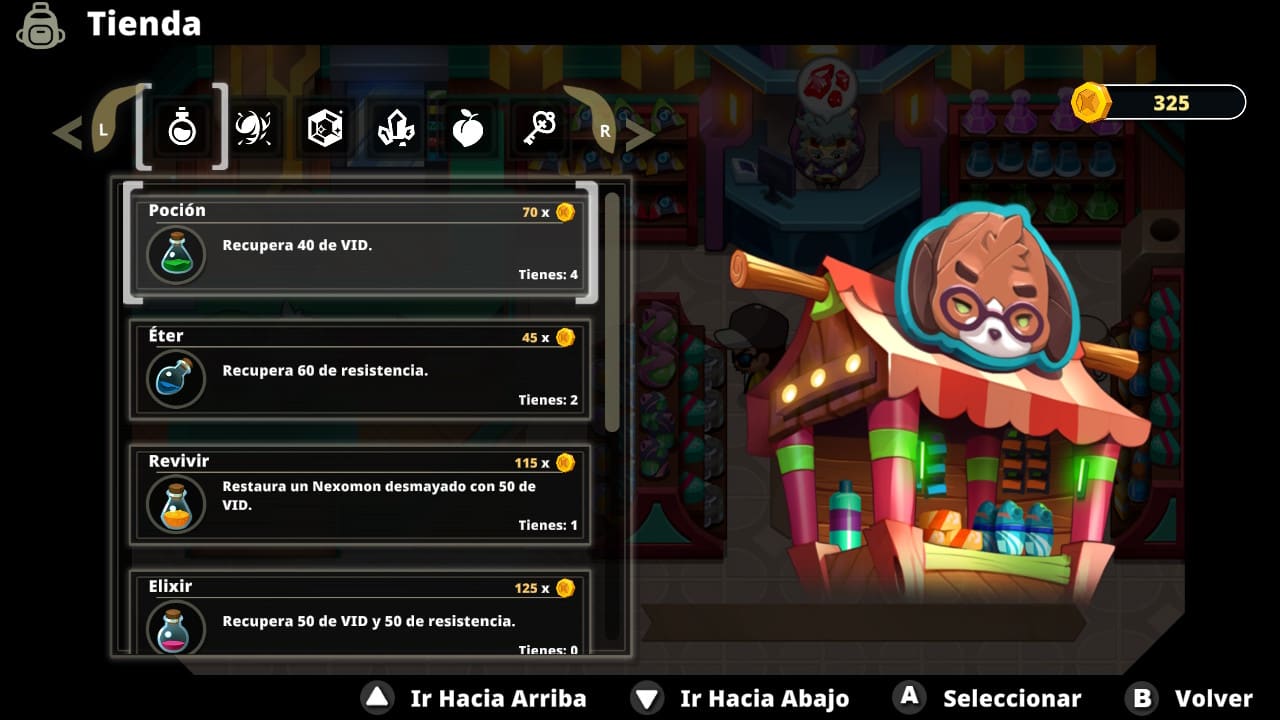1280x720 pixels.
Task: Select the peach food category icon
Action: 467,126
